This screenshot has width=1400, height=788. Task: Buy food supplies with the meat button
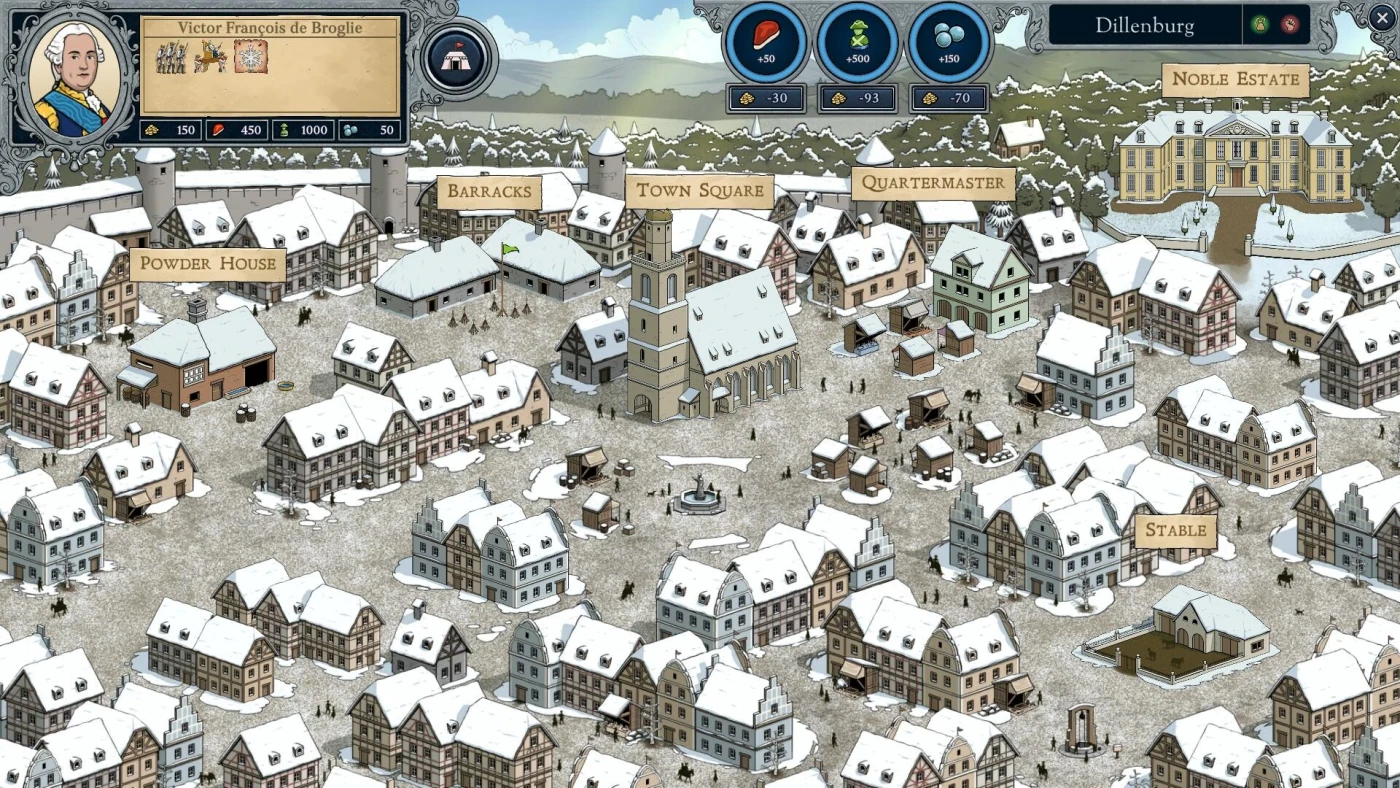coord(766,44)
